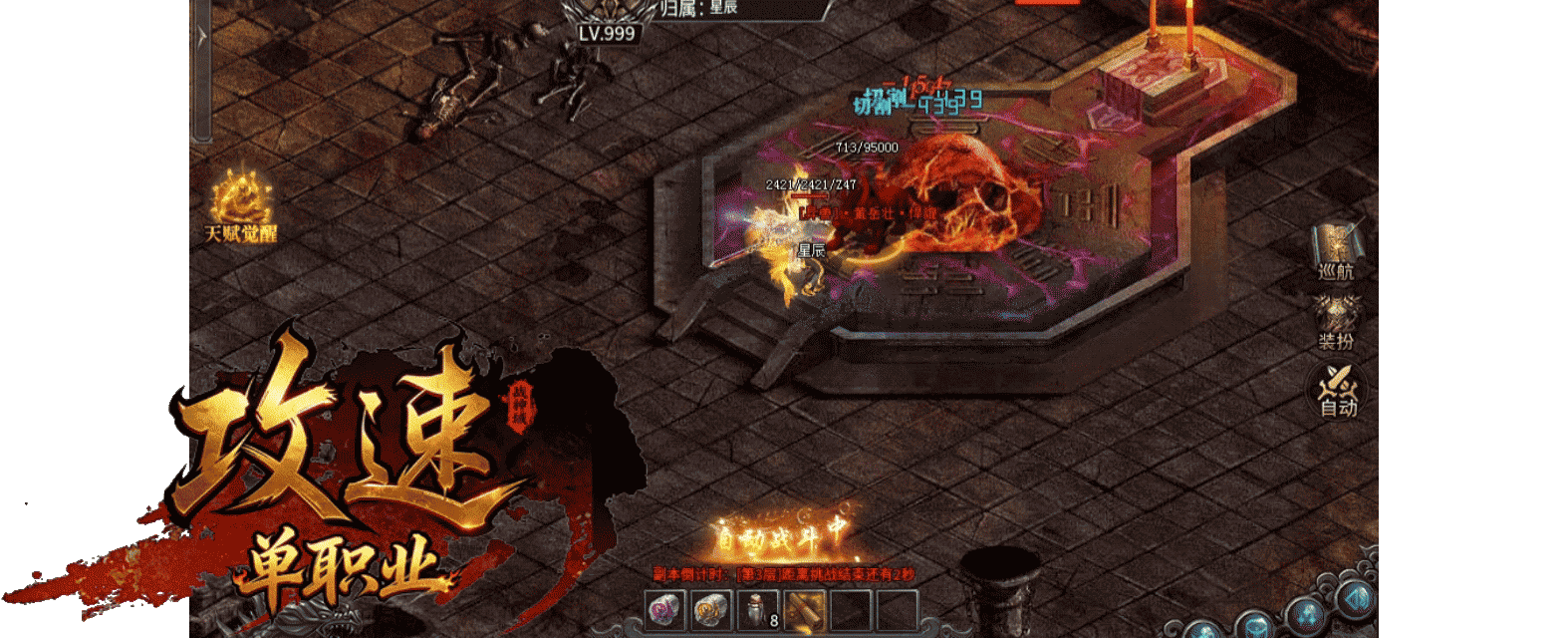The height and width of the screenshot is (638, 1568).
Task: Toggle the 自动 auto-battle button
Action: [x=1337, y=391]
